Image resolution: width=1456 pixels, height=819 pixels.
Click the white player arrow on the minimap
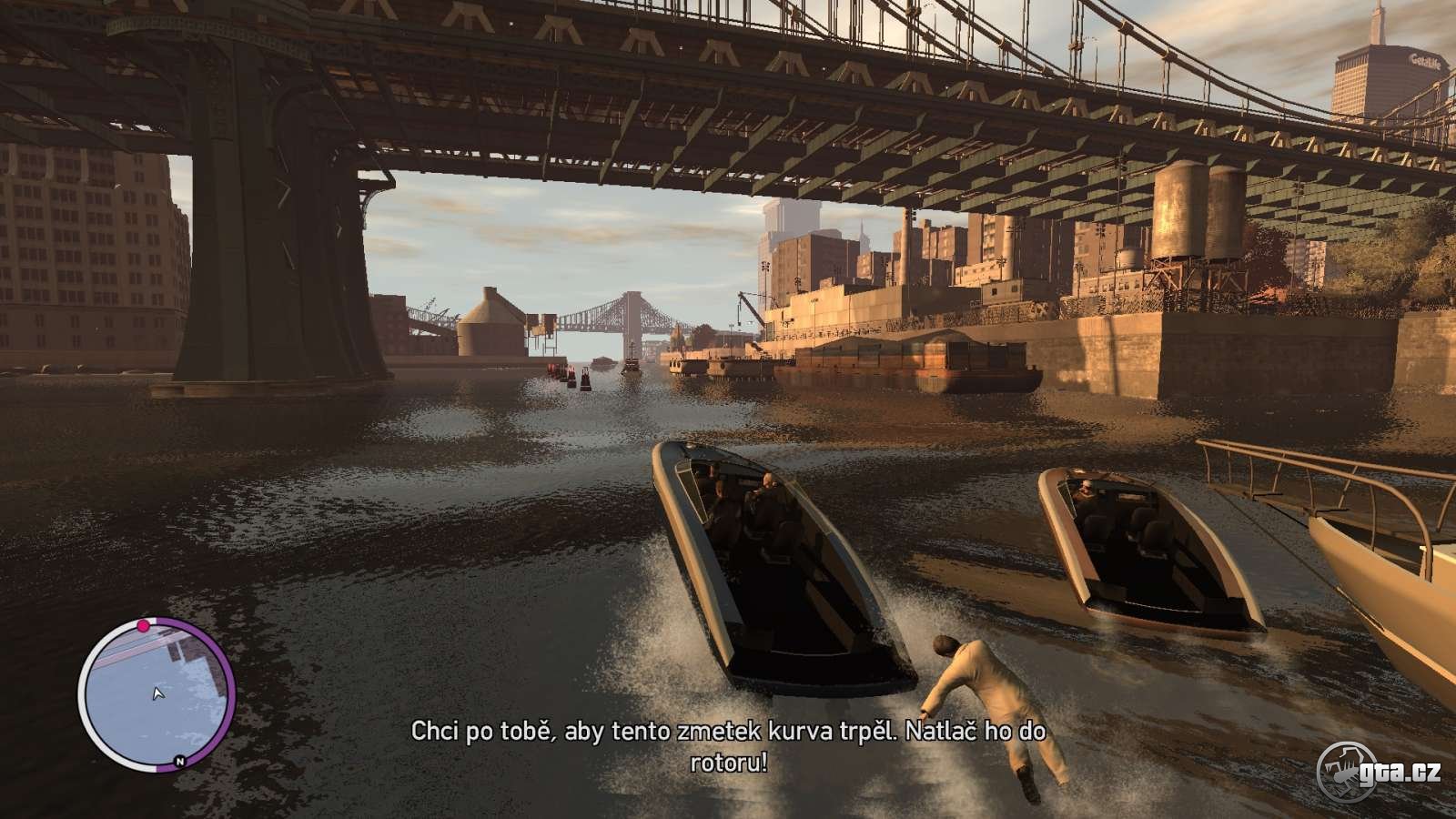tap(158, 694)
